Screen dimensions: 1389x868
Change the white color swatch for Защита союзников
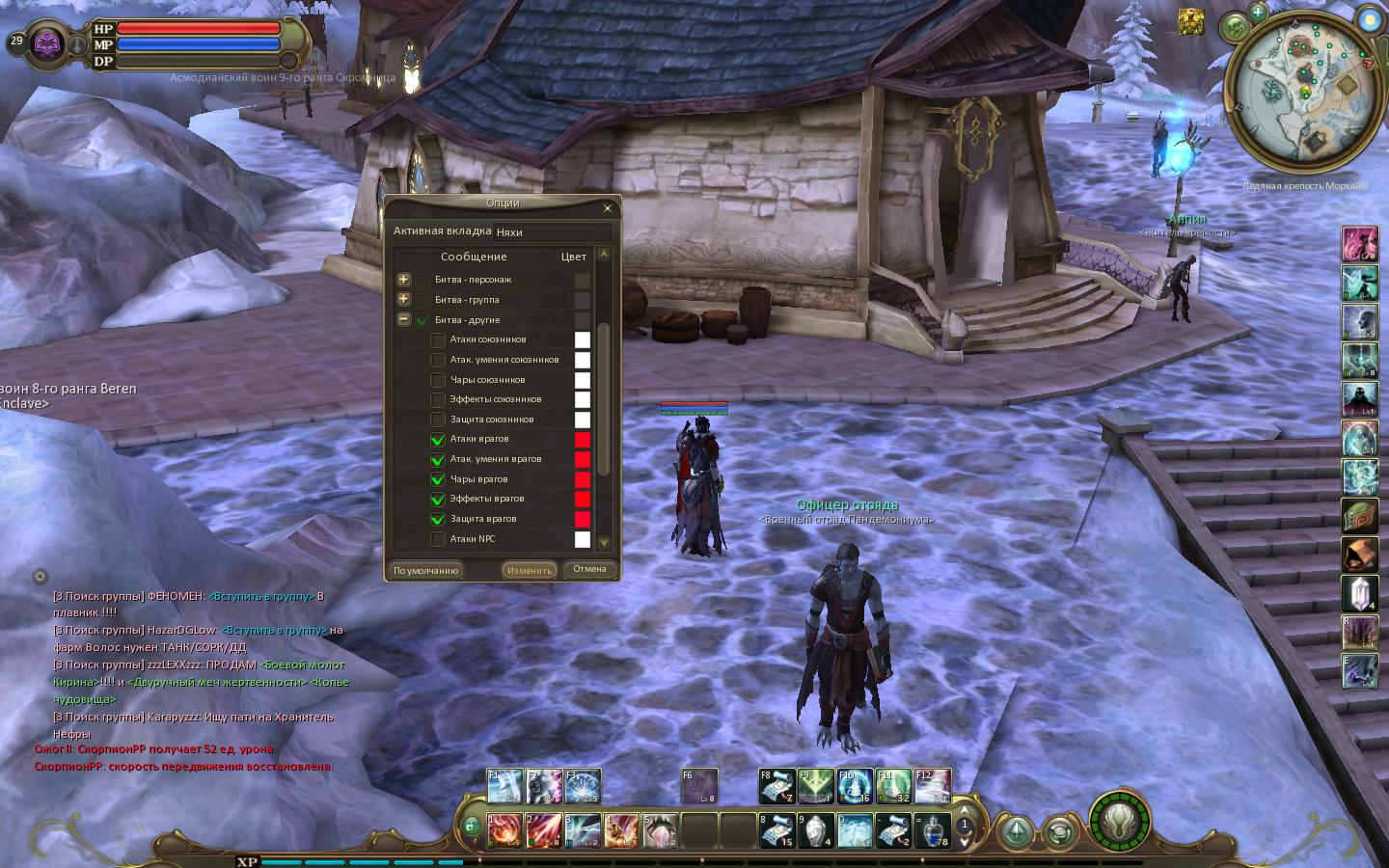coord(583,420)
